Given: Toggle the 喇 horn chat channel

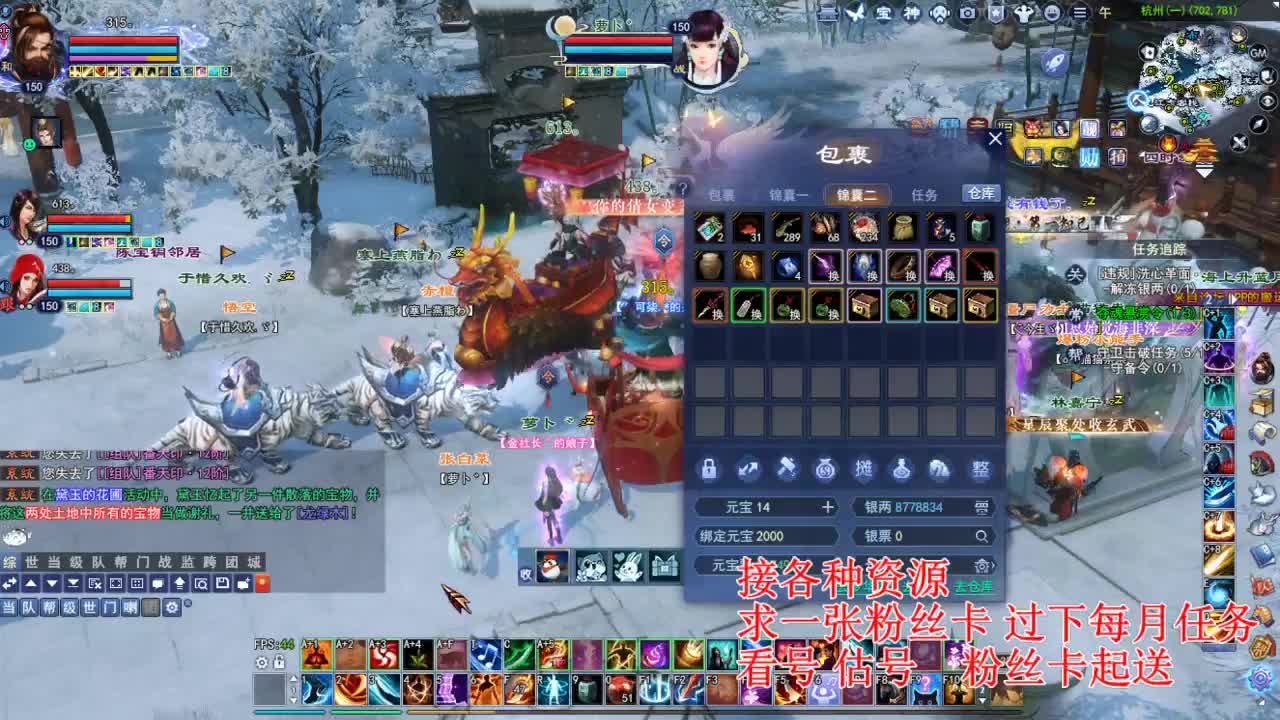Looking at the screenshot, I should 130,607.
